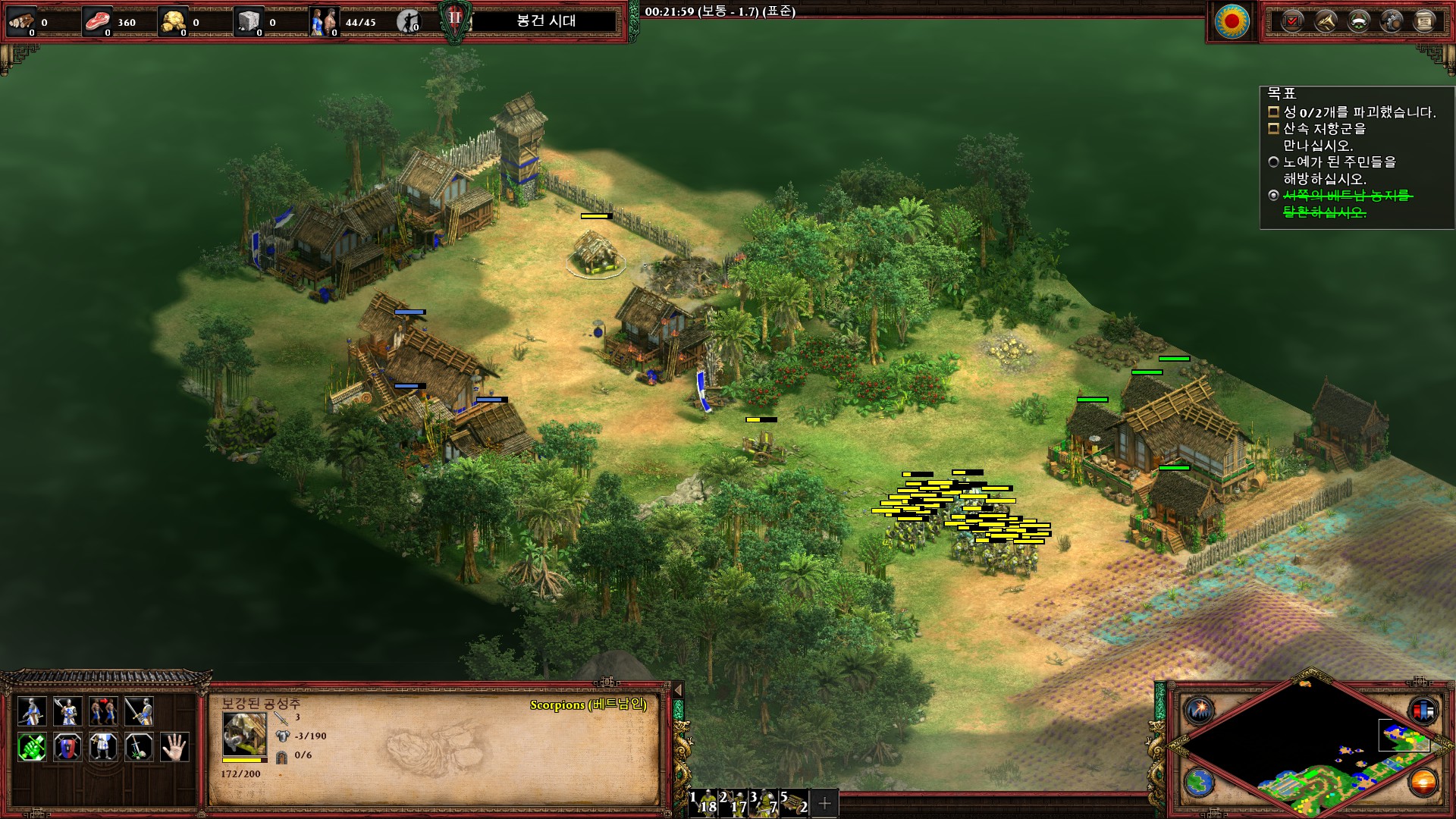Select control group 1 with 18 units
Viewport: 1456px width, 819px height.
tap(704, 803)
